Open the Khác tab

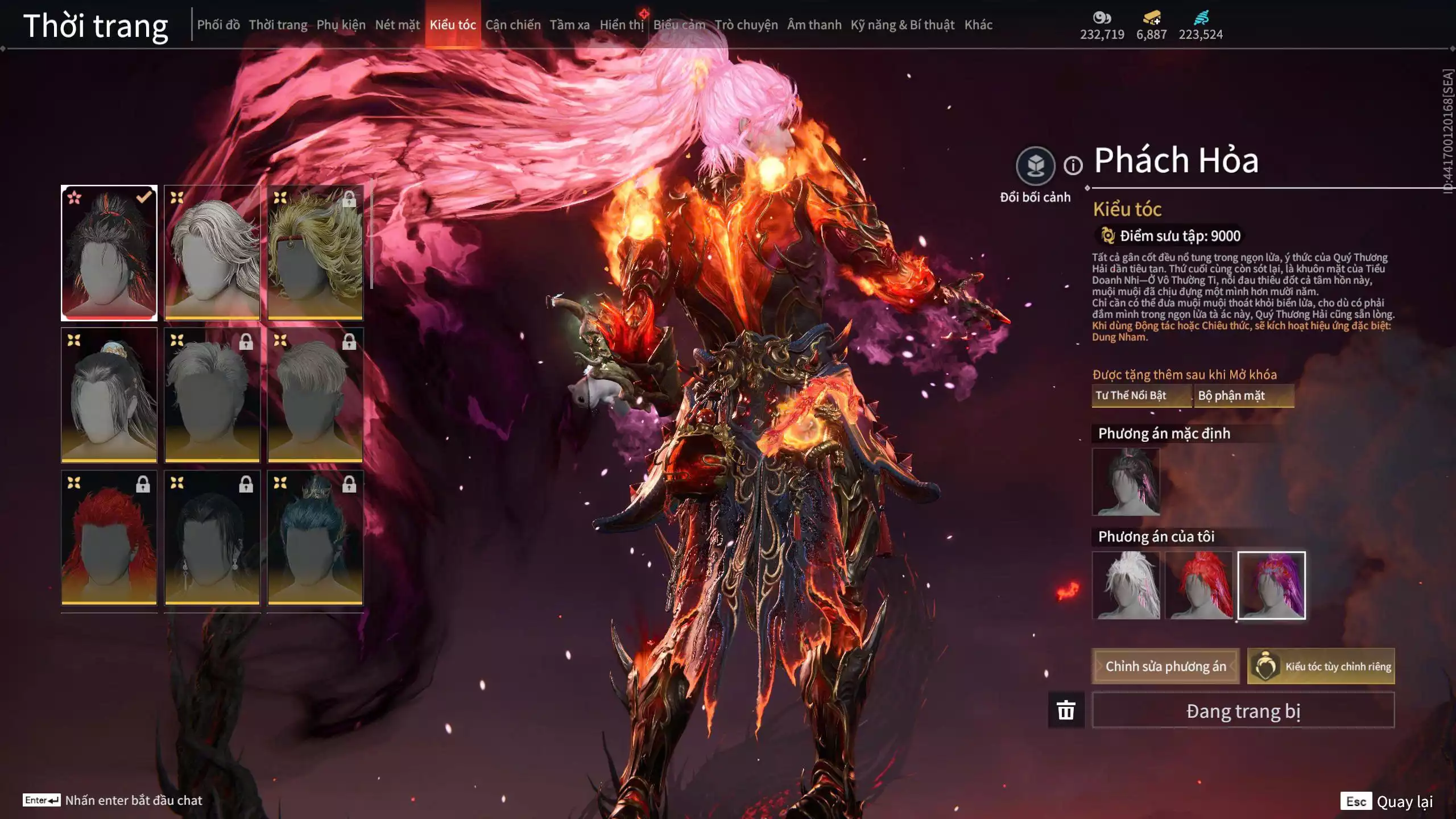click(978, 25)
